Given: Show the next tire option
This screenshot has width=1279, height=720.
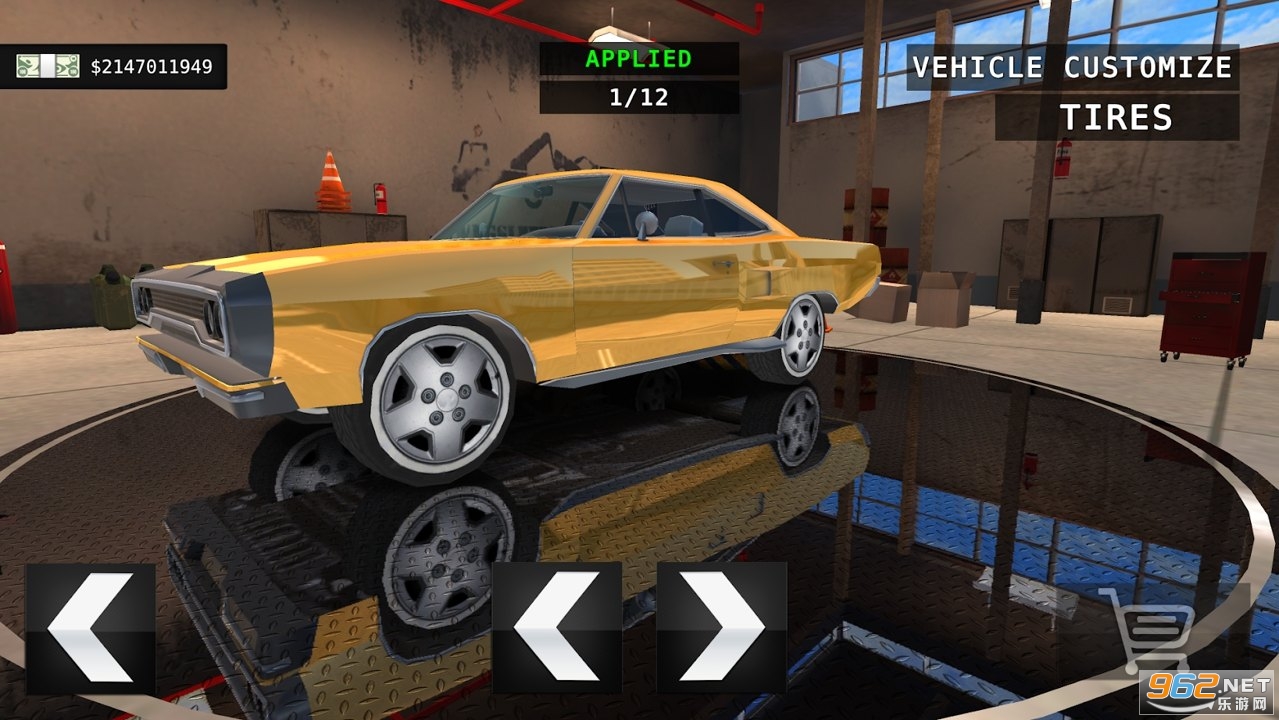Looking at the screenshot, I should point(721,628).
